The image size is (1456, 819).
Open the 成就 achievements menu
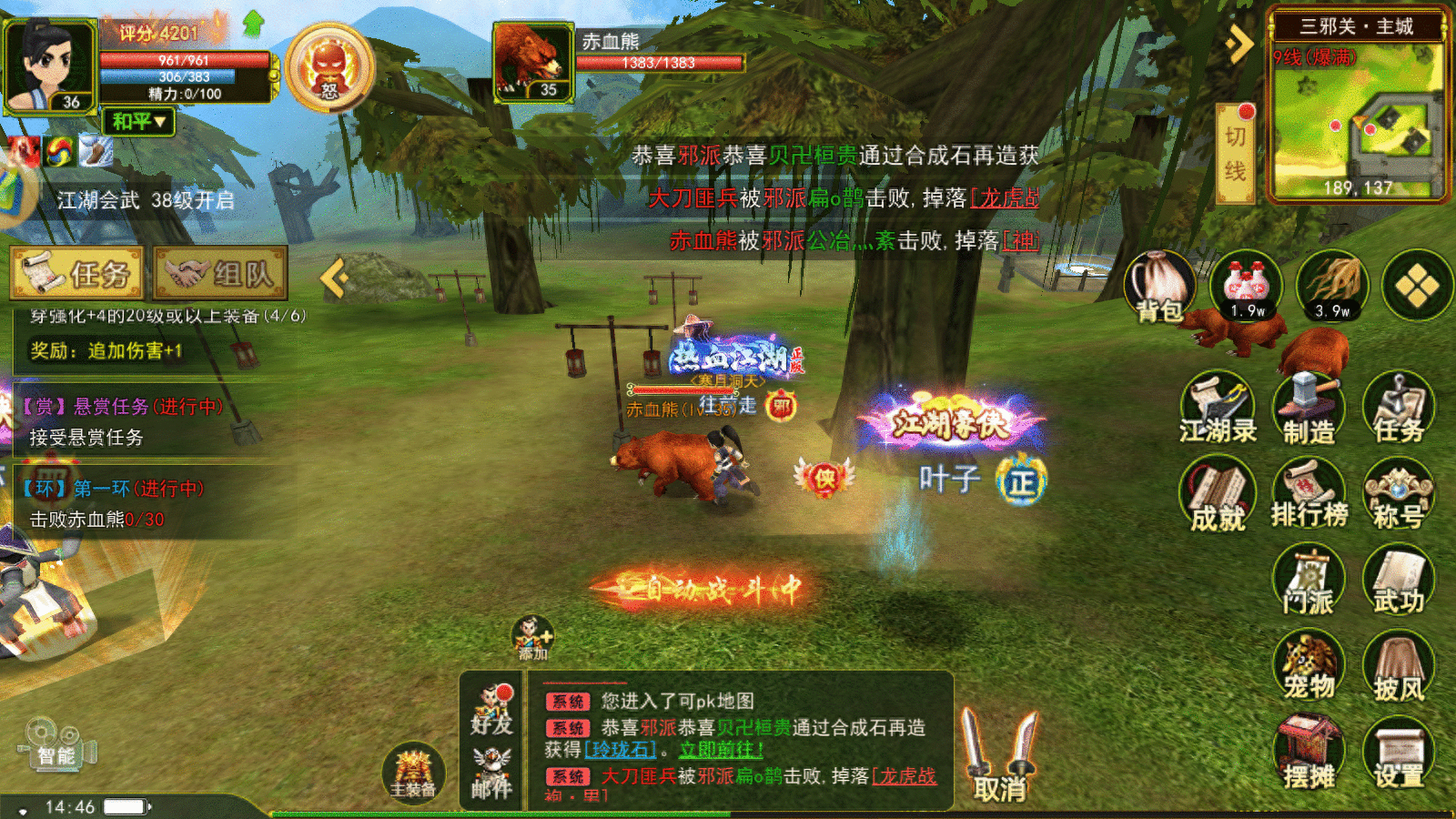1217,496
